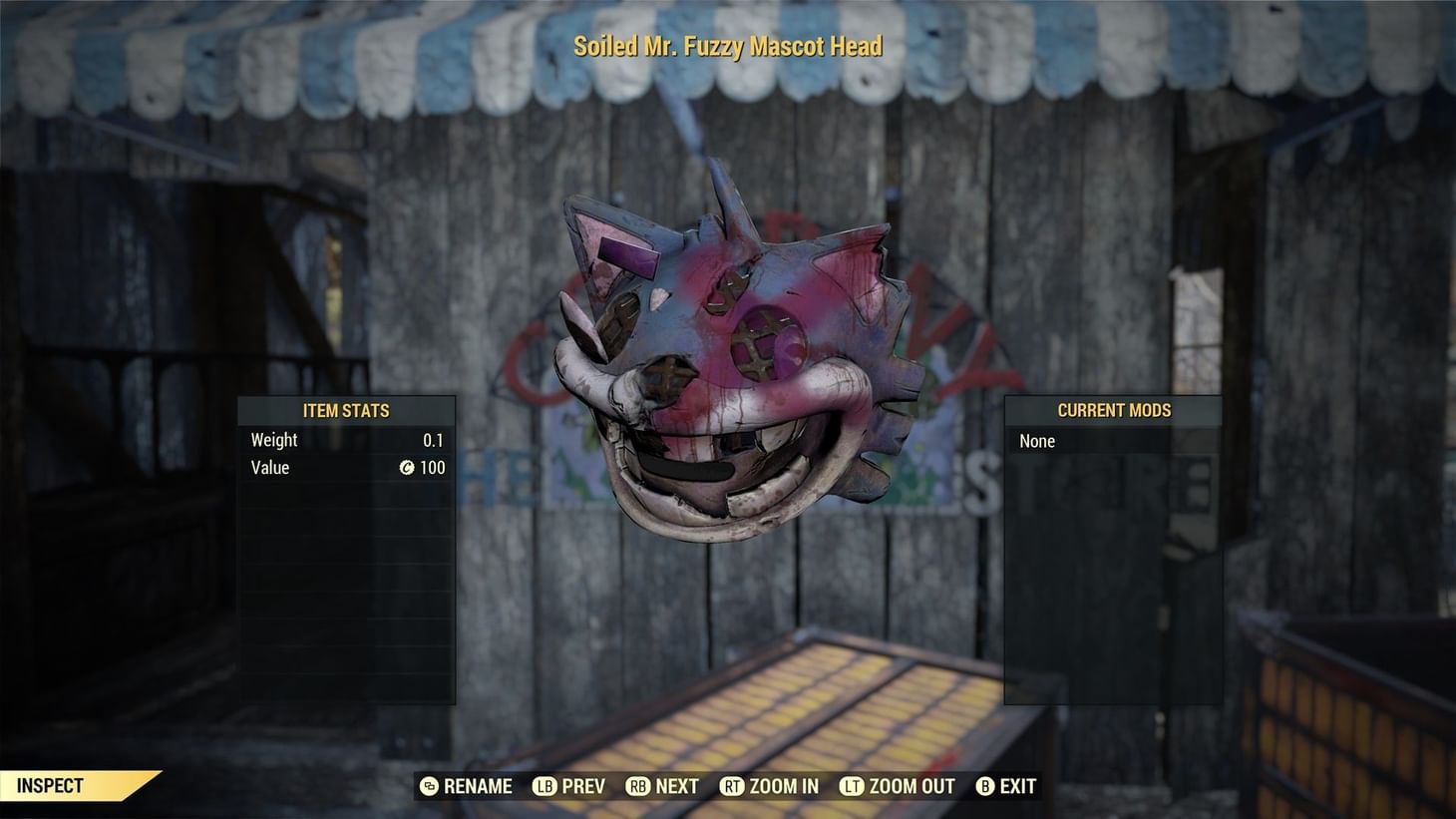
Task: Expand the CURRENT MODS panel header
Action: (x=1115, y=410)
